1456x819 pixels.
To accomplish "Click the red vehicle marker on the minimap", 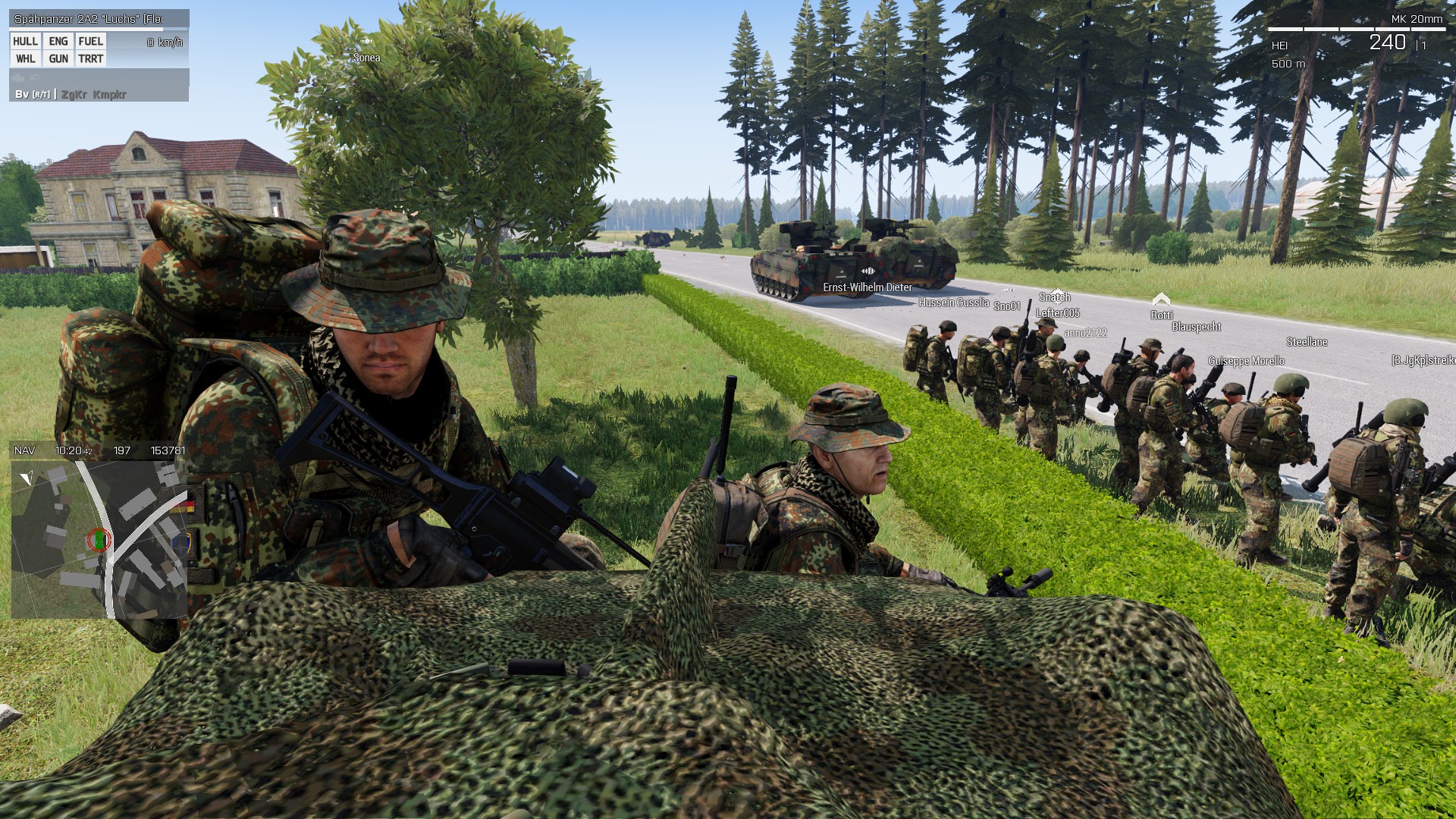I will click(99, 539).
